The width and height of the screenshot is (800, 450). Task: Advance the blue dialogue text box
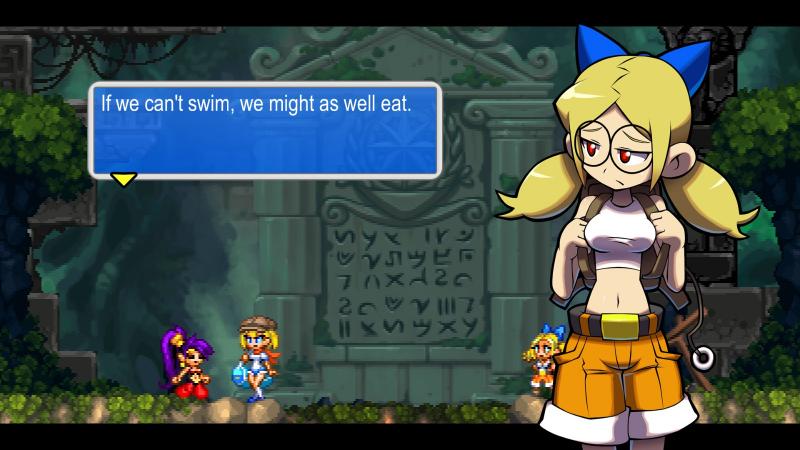tap(265, 130)
